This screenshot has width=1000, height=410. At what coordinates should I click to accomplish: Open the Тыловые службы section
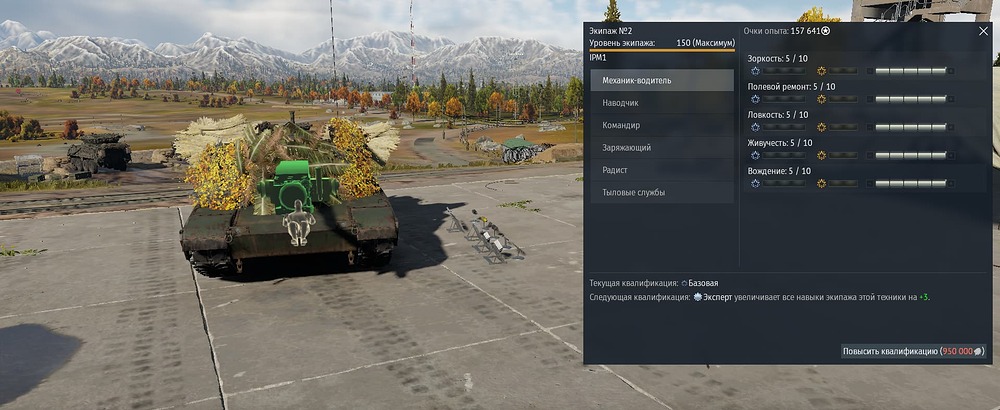tap(662, 192)
